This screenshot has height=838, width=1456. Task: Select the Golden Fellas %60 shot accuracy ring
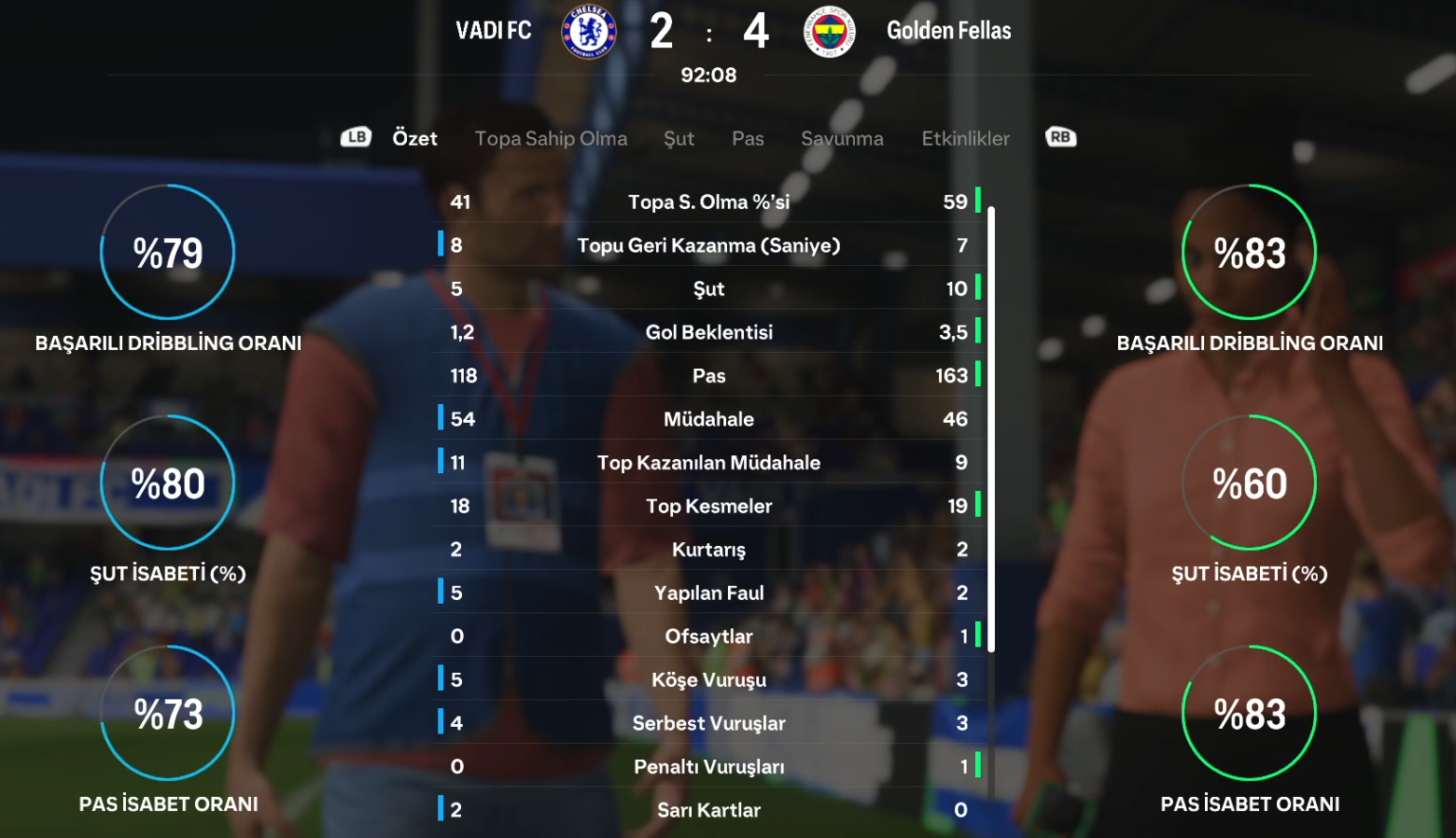coord(1249,482)
